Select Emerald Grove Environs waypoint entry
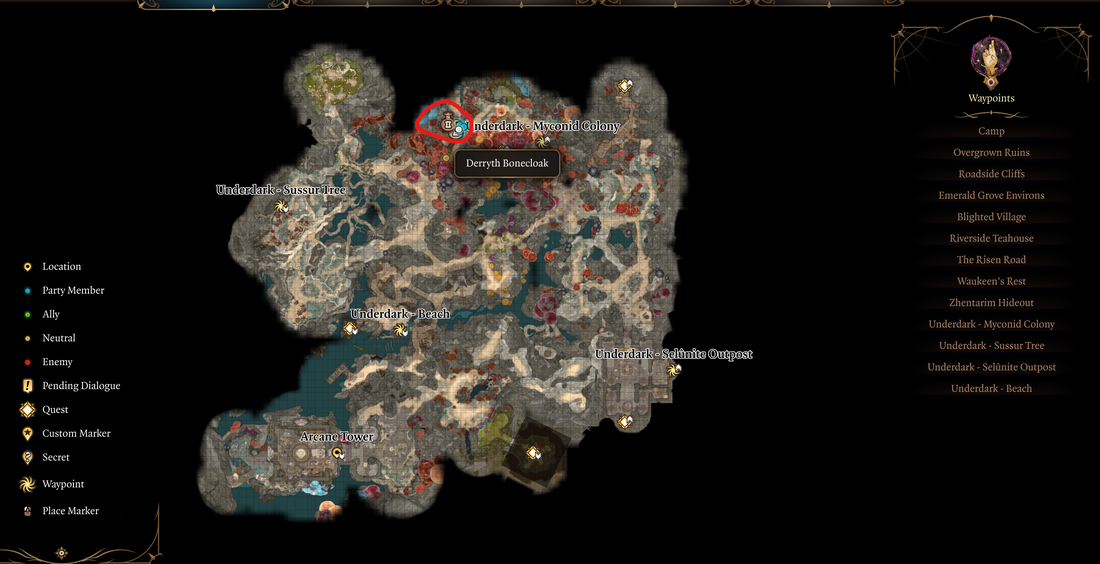 coord(991,196)
